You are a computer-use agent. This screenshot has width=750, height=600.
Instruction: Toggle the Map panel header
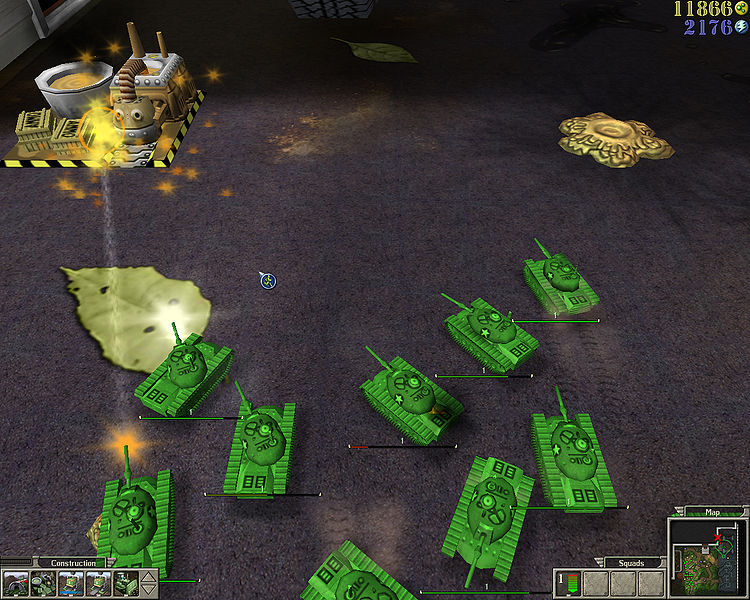click(713, 512)
